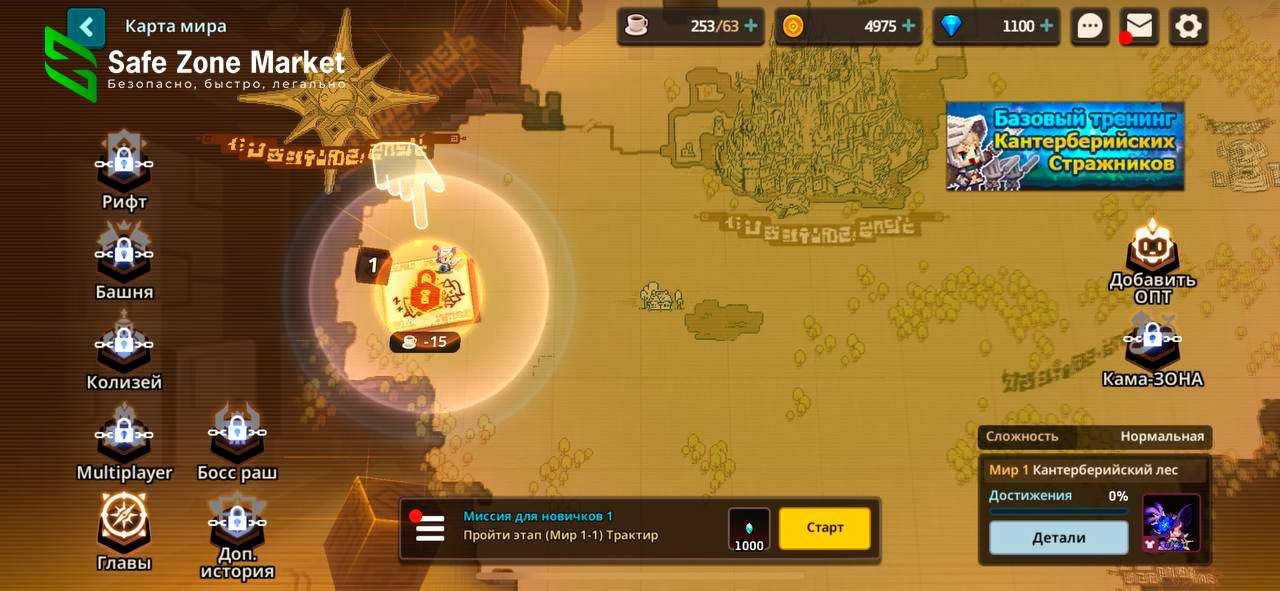Select the locked Рифт mode

[x=124, y=166]
